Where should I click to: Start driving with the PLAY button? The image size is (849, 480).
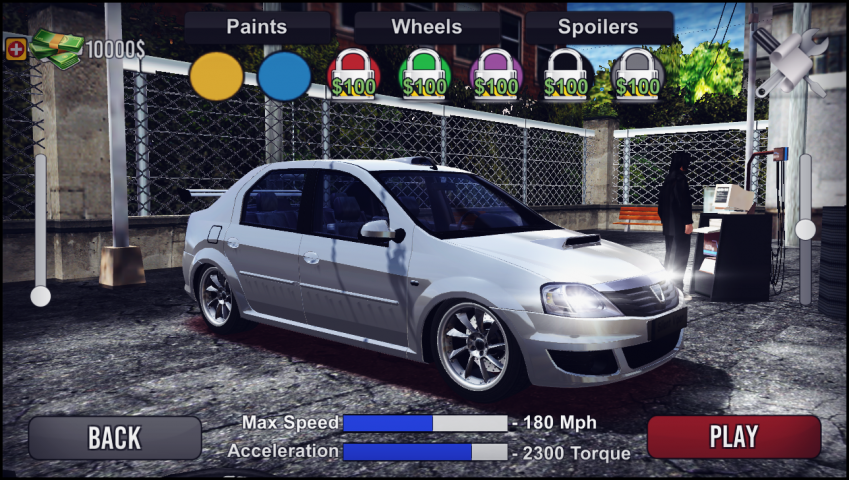733,437
